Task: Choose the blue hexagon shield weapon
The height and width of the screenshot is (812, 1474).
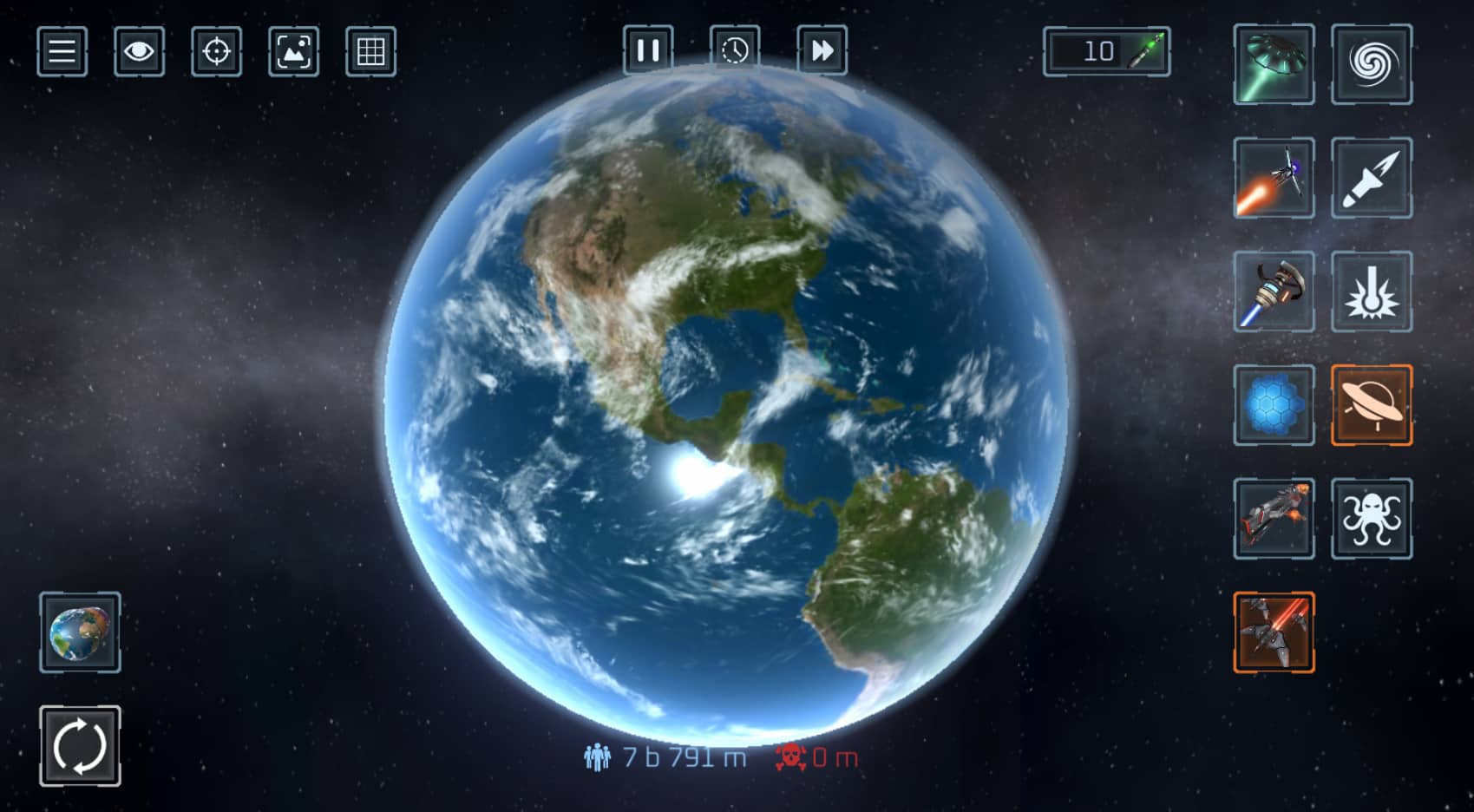Action: coord(1274,406)
